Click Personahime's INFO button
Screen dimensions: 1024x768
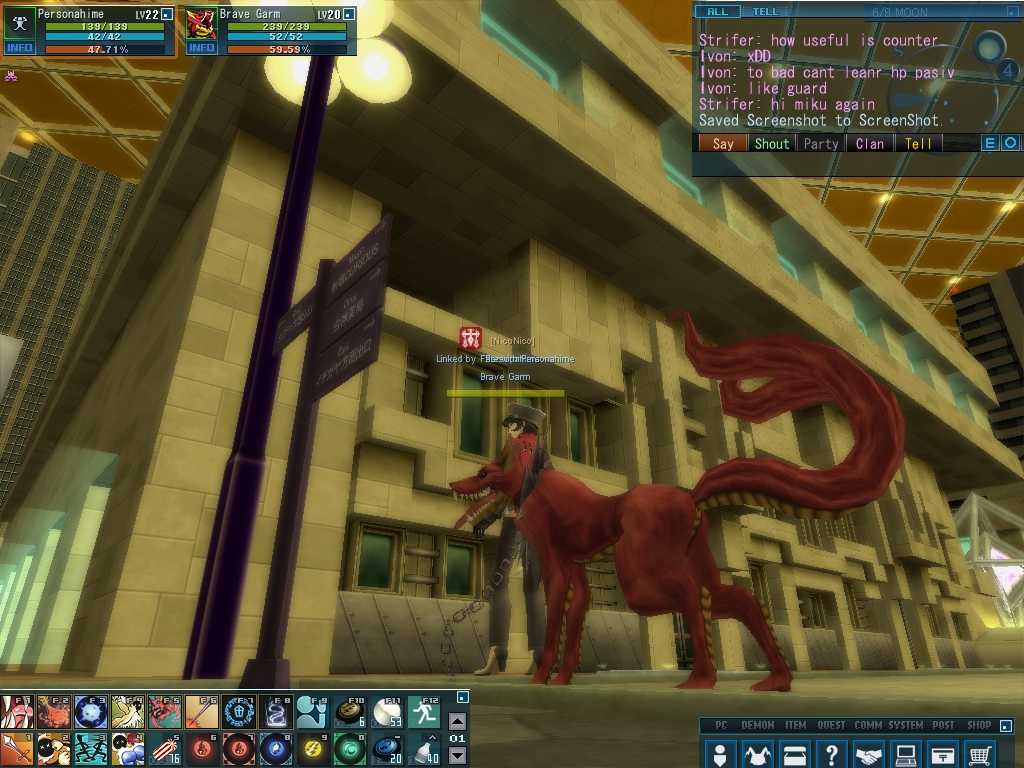tap(19, 47)
